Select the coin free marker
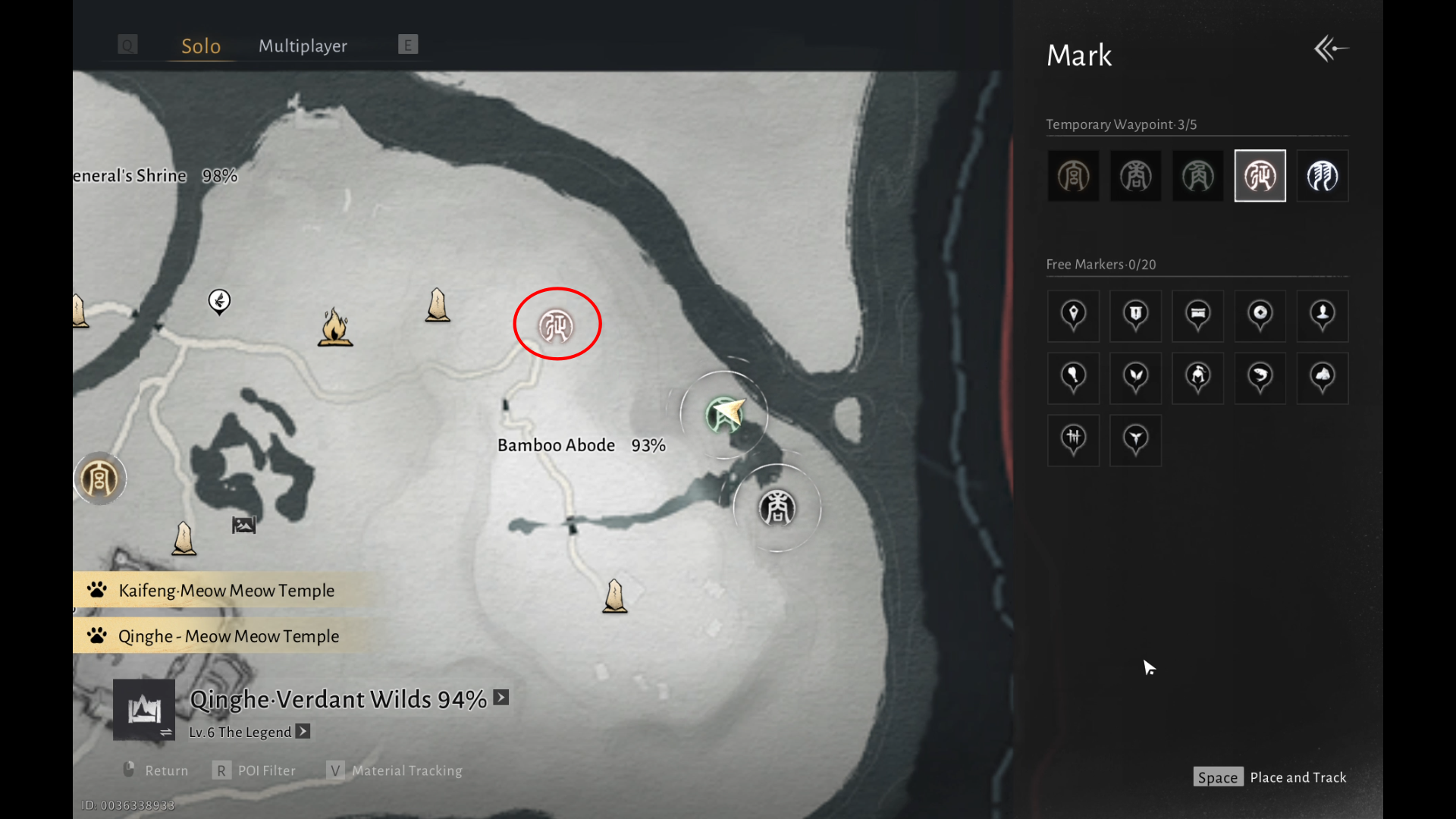 [1260, 315]
